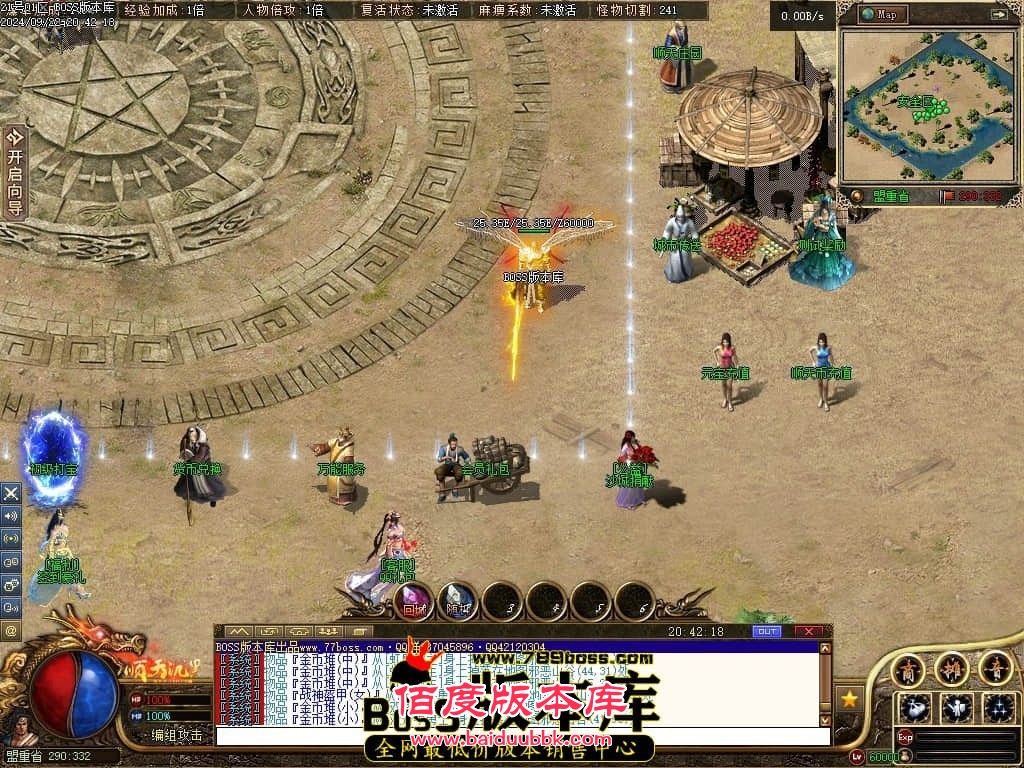Screen dimensions: 1024x768
Task: Use the 随机 random teleport hotbar slot
Action: click(x=458, y=601)
